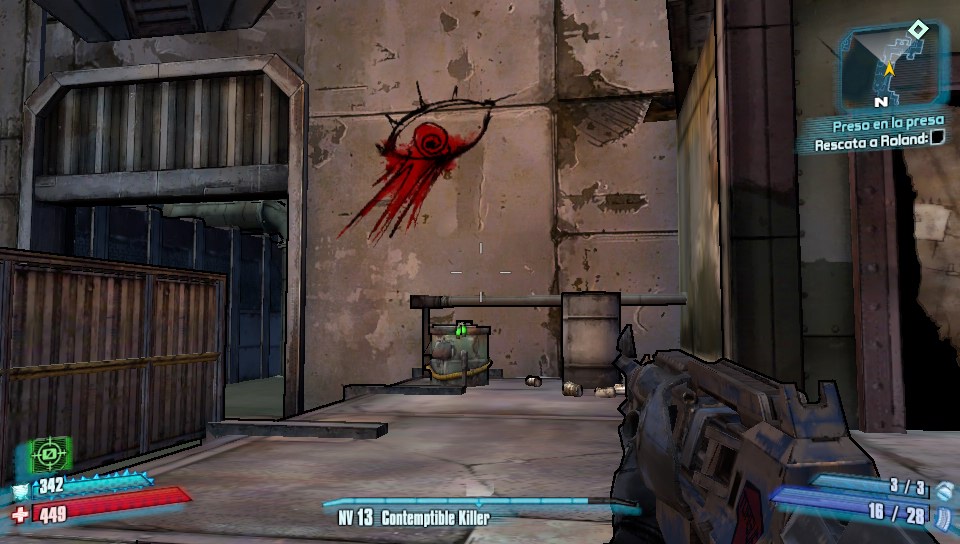This screenshot has height=544, width=960.
Task: Tick the 'Rescata a Roland' objective checkbox
Action: [x=936, y=140]
